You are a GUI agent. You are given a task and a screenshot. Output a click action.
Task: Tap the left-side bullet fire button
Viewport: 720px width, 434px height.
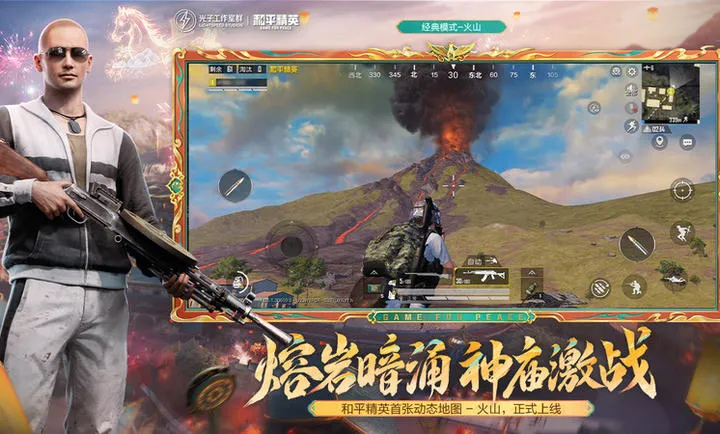point(236,185)
